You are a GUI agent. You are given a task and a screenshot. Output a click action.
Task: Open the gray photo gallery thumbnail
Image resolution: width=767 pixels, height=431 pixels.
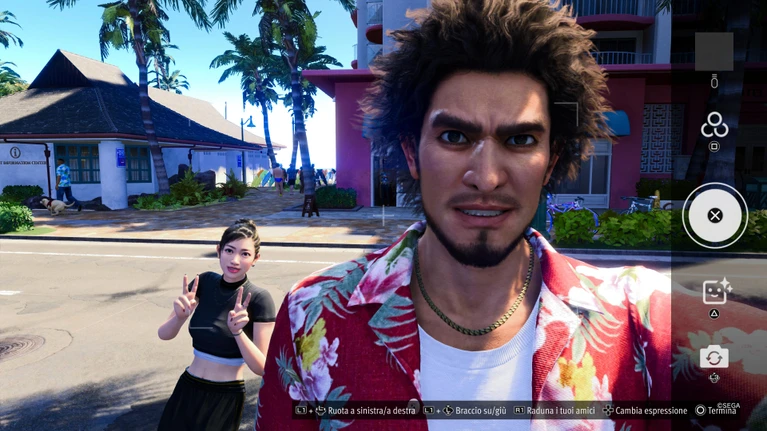coord(714,51)
